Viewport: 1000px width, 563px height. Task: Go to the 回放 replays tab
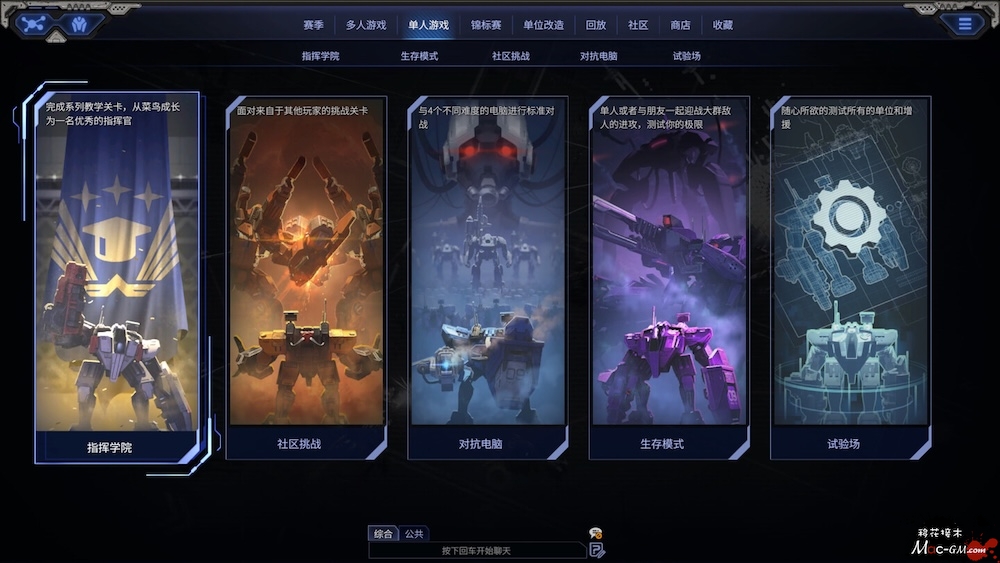[x=596, y=25]
